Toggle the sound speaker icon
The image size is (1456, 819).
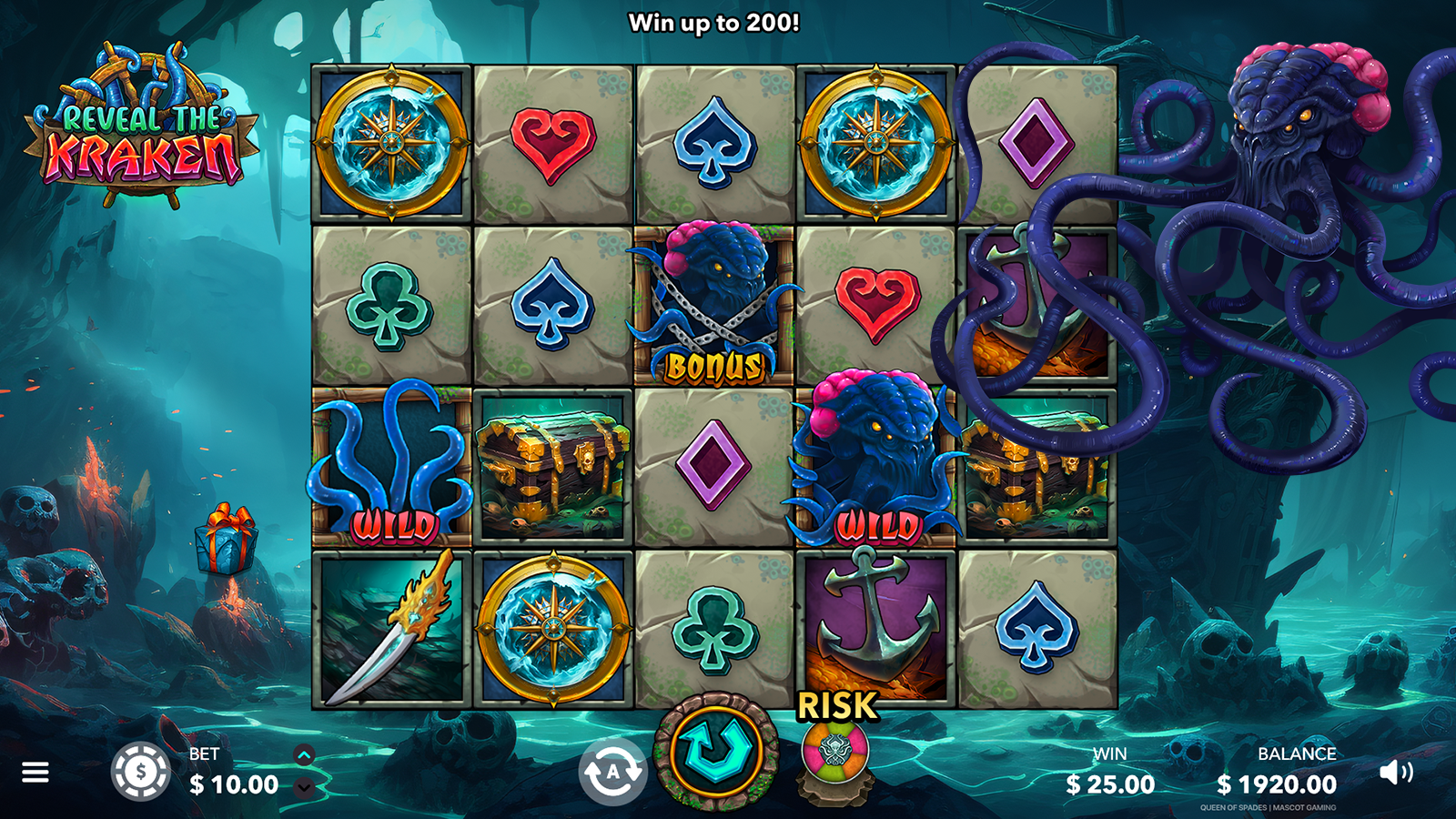click(1395, 773)
